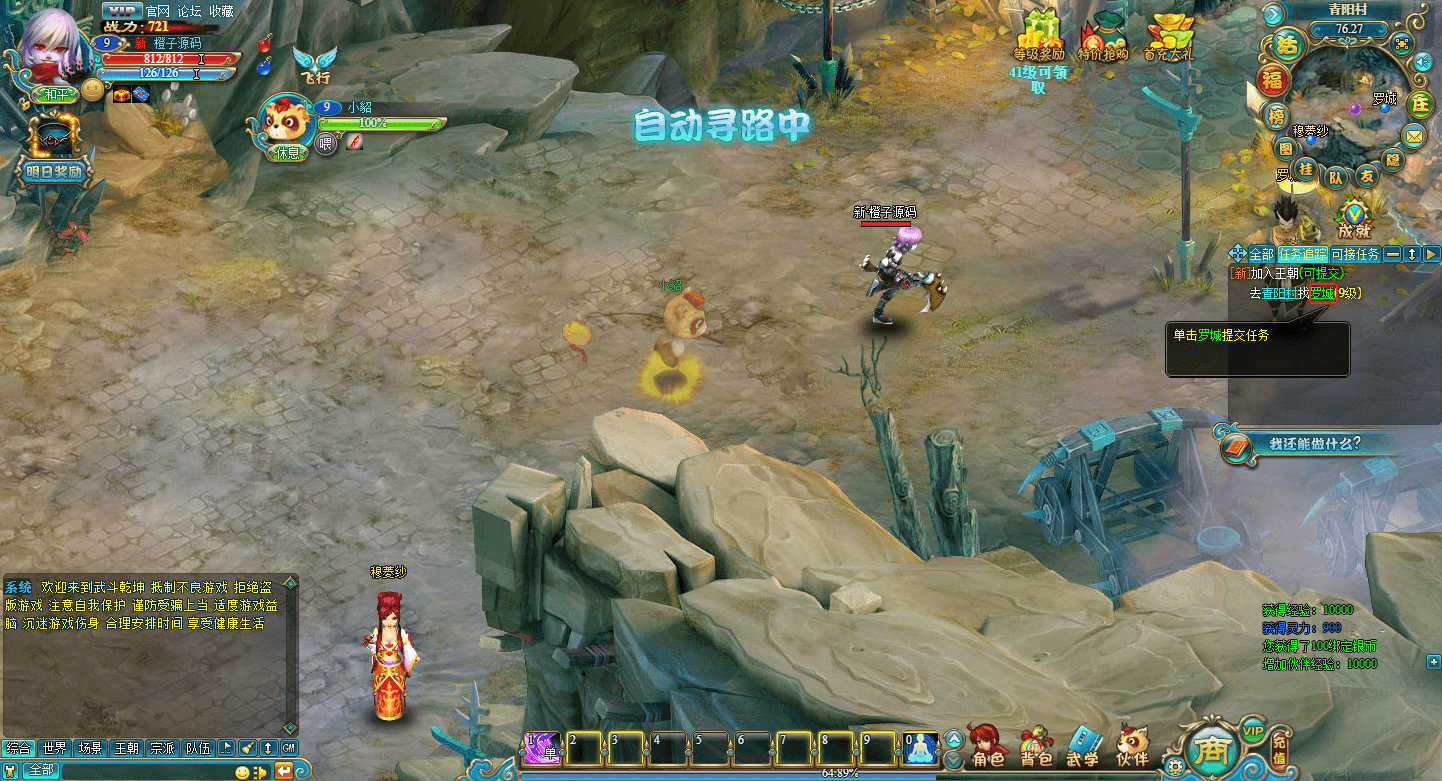Switch to the 可接任务 quest tab
The width and height of the screenshot is (1442, 781).
tap(1355, 255)
